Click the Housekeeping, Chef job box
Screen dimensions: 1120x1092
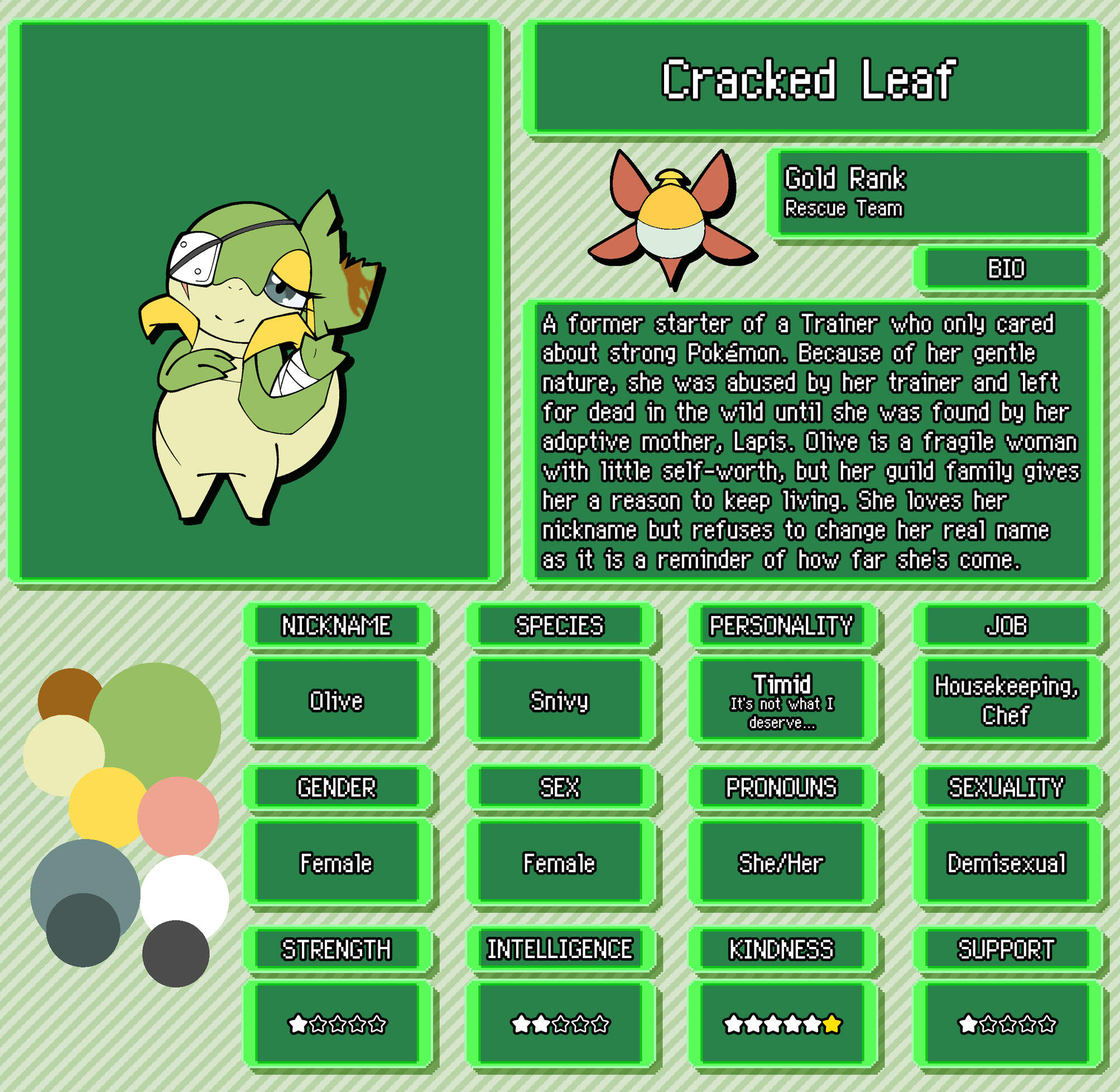coord(1007,700)
